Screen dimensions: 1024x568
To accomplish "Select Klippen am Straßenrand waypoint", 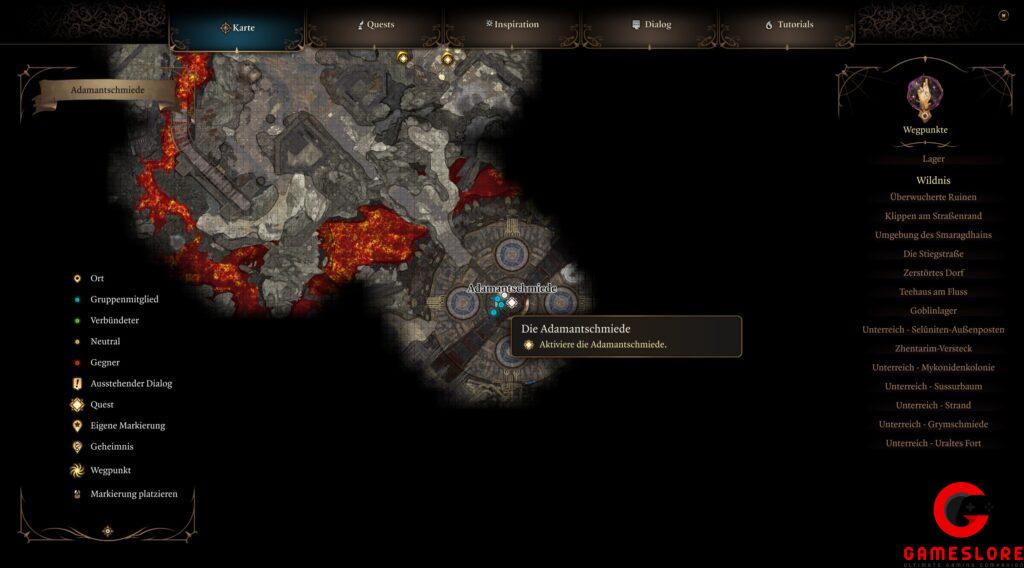I will coord(933,216).
